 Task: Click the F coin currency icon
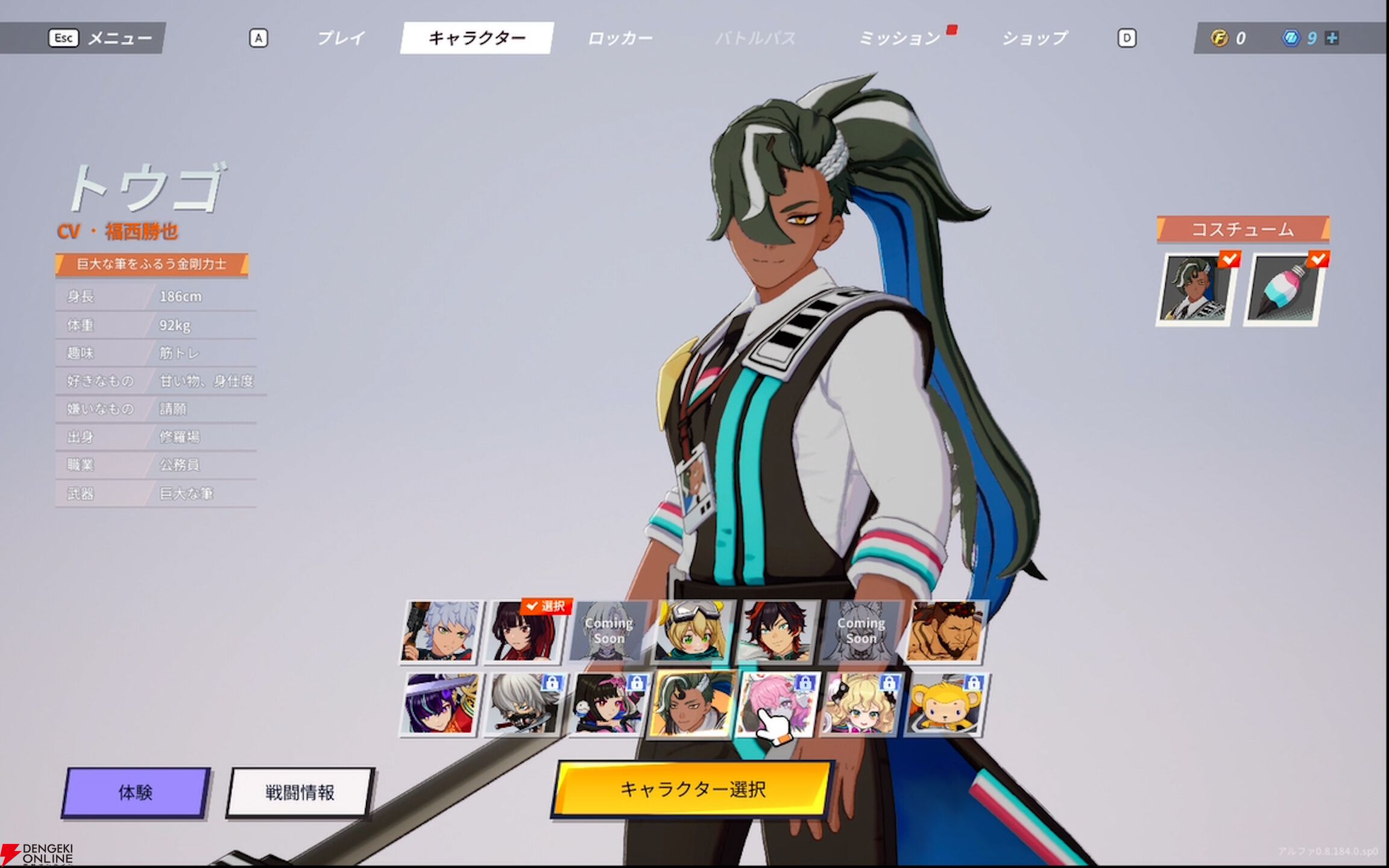pos(1218,38)
